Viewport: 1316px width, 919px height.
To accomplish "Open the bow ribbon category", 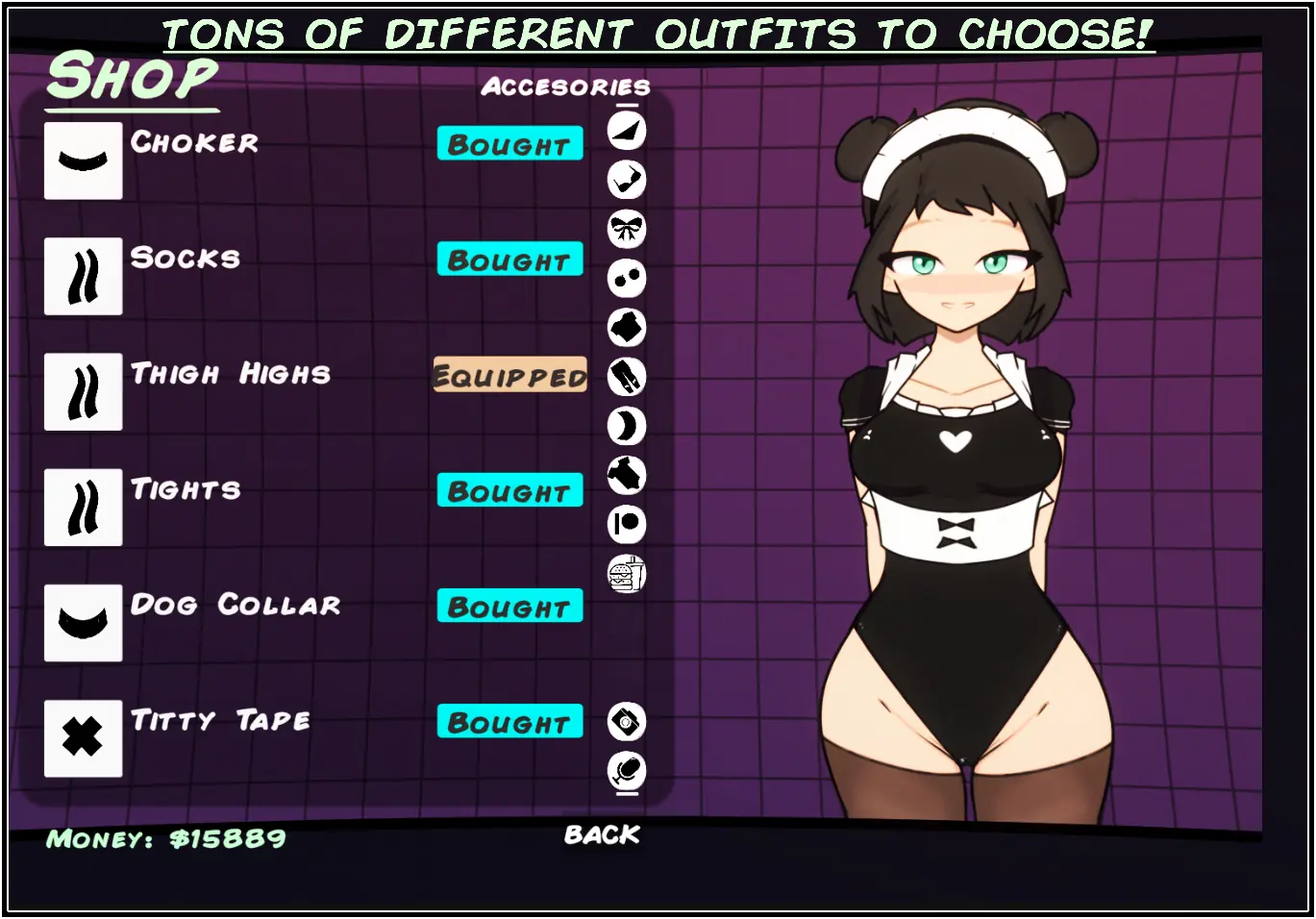I will click(x=627, y=229).
